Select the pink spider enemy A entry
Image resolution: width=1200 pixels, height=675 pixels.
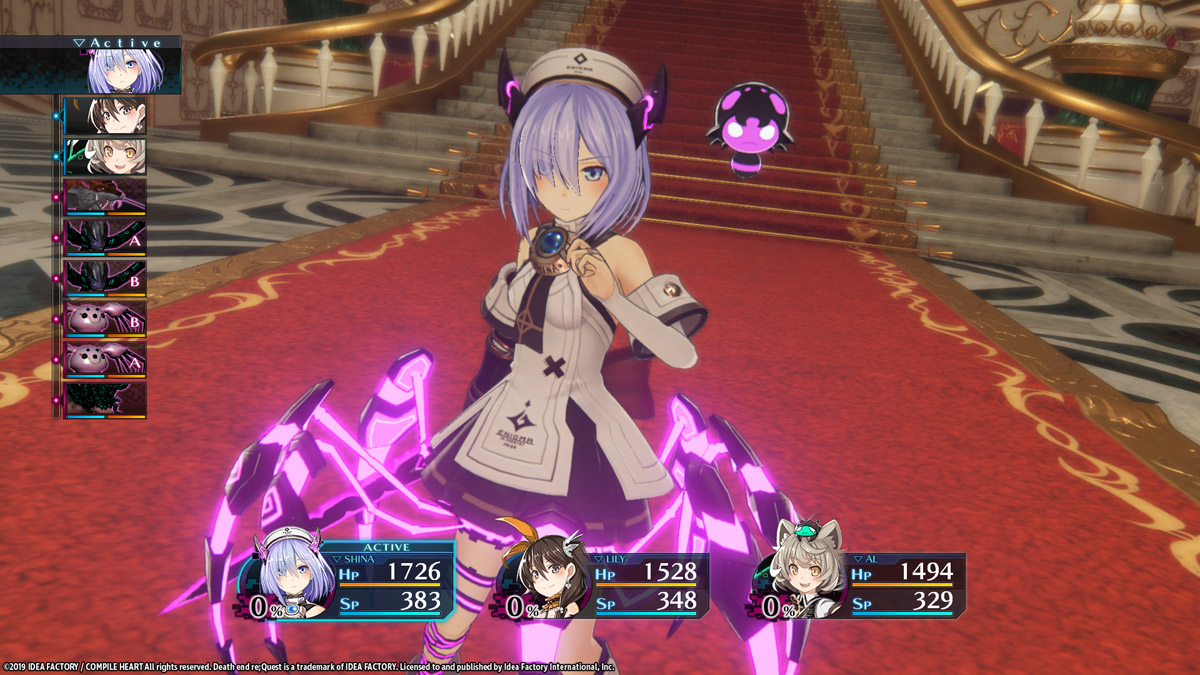(105, 360)
